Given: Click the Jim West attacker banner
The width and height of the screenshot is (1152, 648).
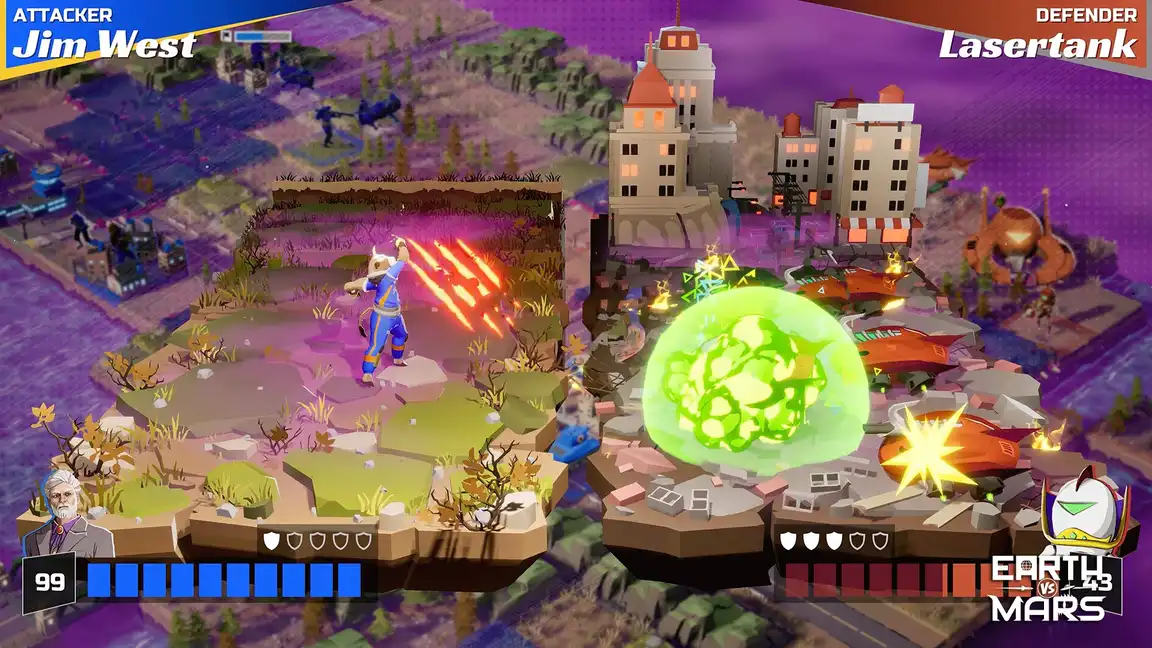Looking at the screenshot, I should coord(104,35).
